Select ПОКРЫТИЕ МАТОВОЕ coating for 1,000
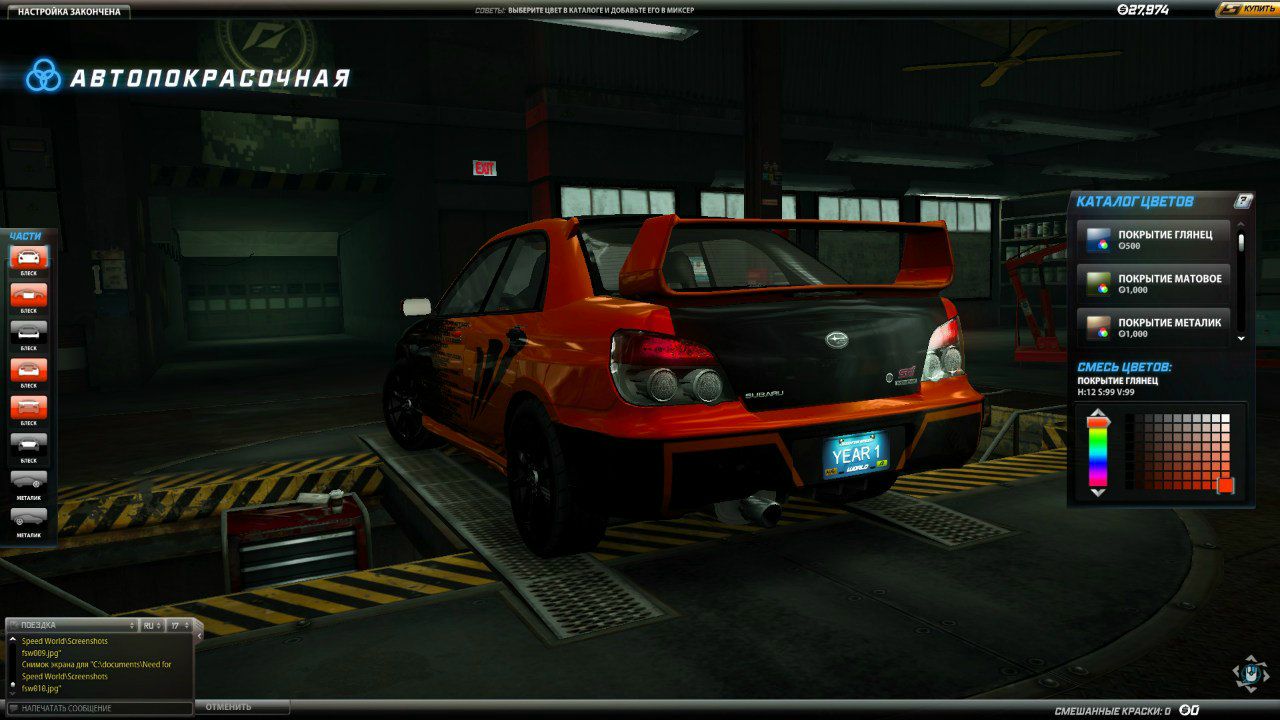Screen dimensions: 1280x720 tap(1155, 281)
